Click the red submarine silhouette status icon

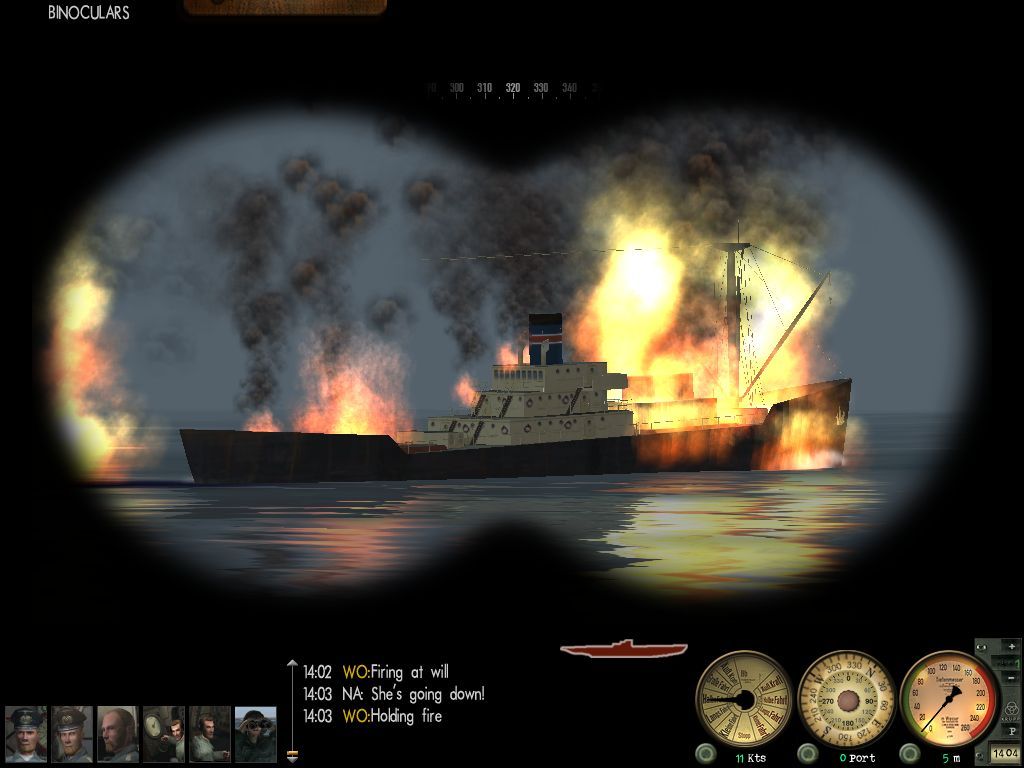point(624,649)
